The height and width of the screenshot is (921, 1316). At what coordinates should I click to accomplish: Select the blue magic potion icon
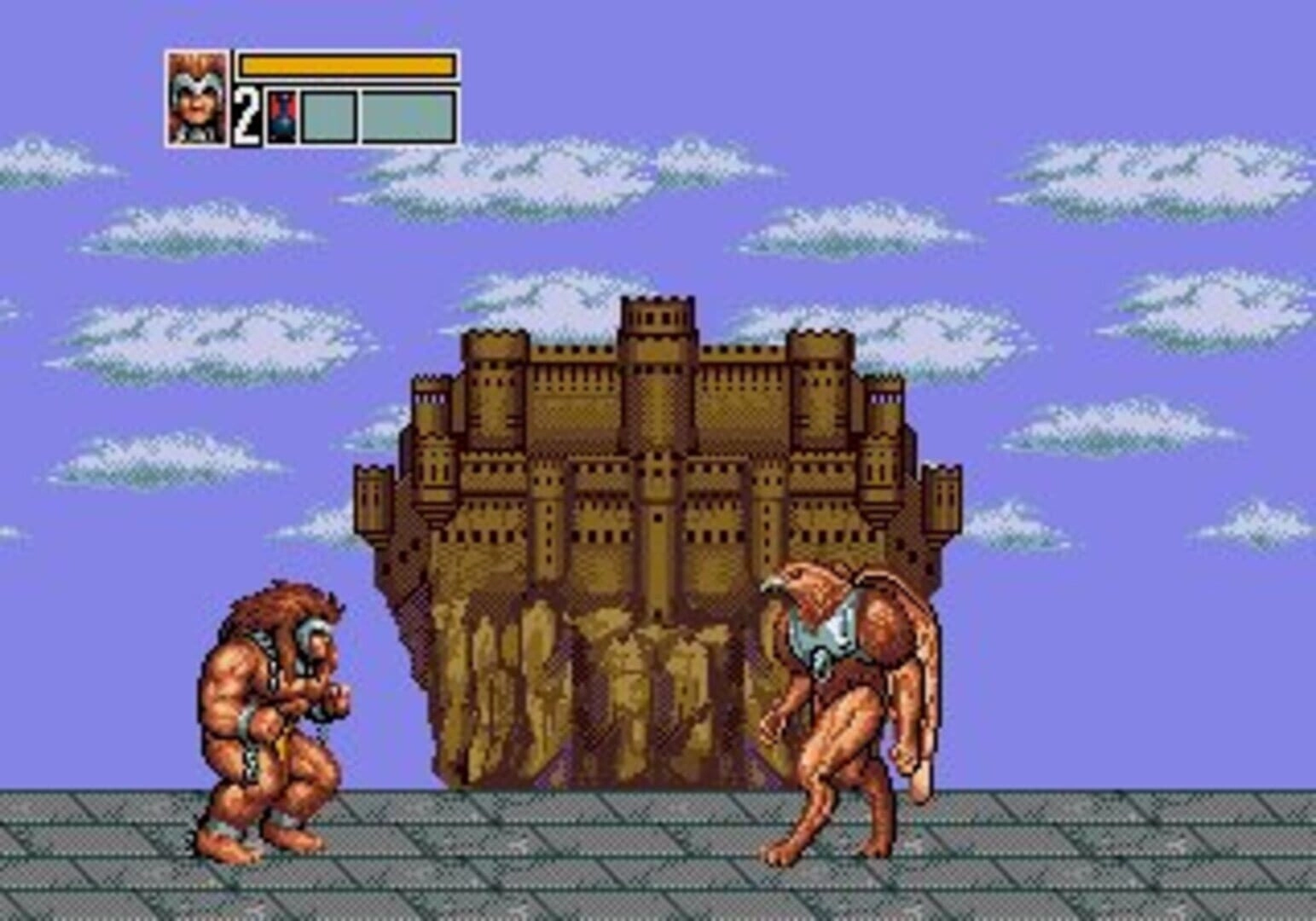[x=281, y=117]
